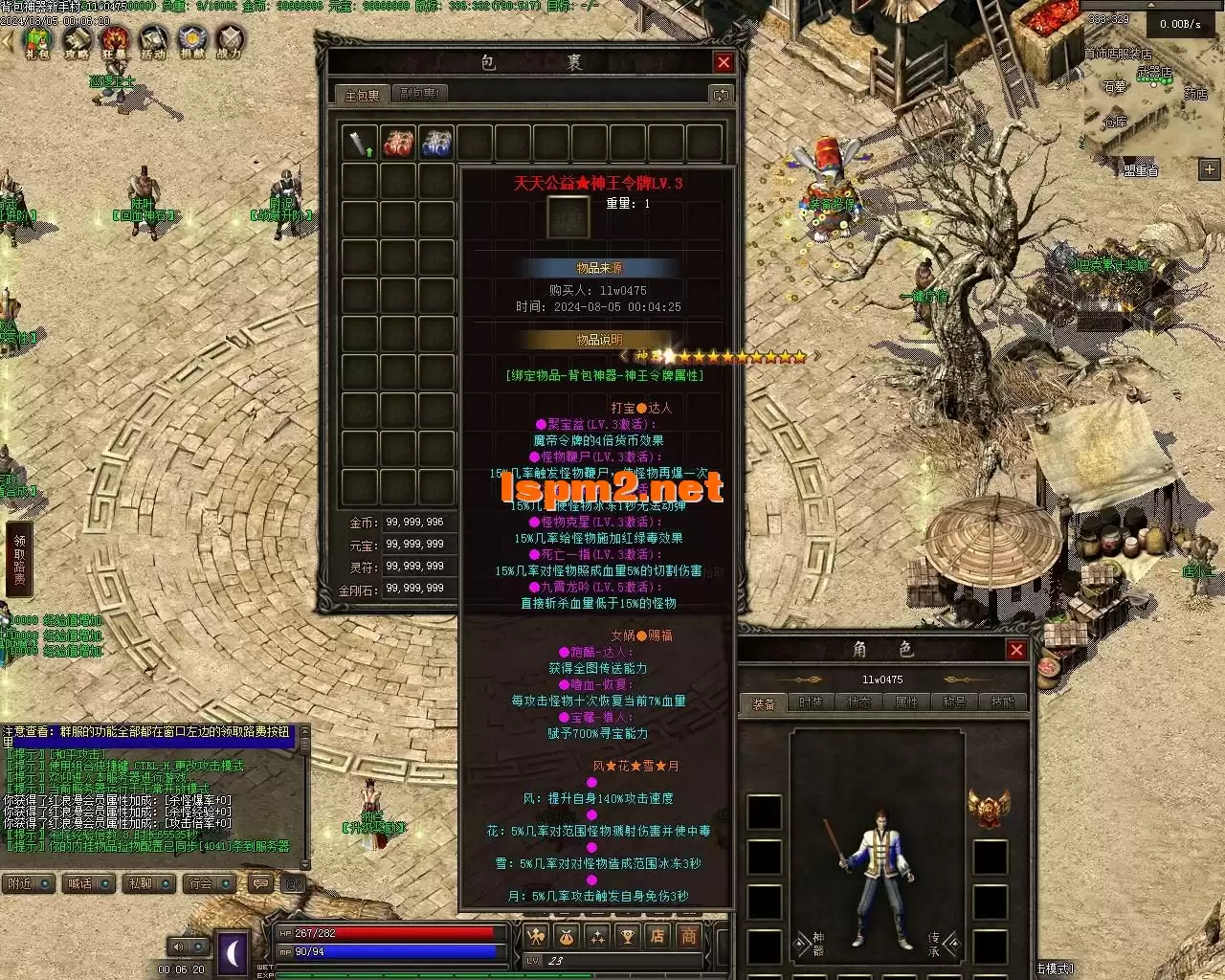Image resolution: width=1225 pixels, height=980 pixels.
Task: Open the 捐献 donation icon
Action: 192,41
